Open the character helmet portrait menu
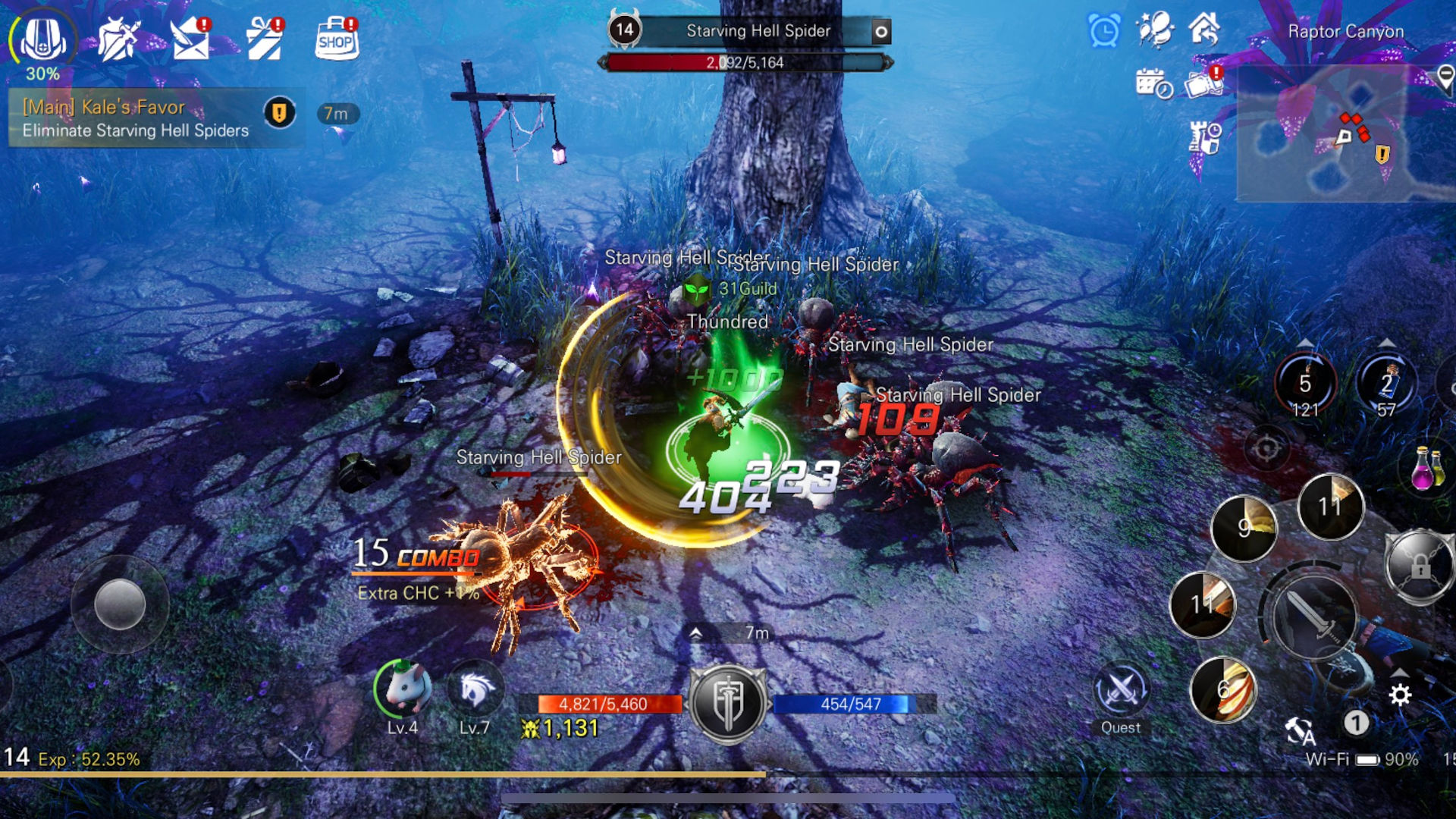This screenshot has width=1456, height=819. (42, 38)
